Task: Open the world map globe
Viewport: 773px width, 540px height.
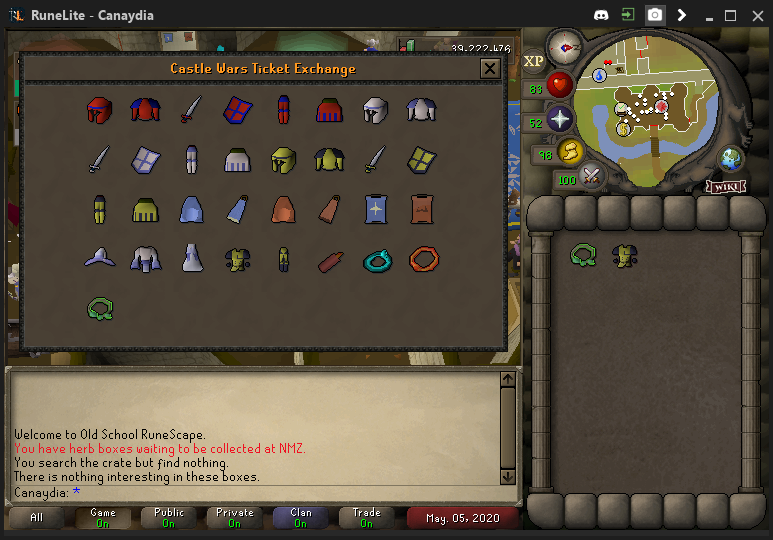Action: click(x=732, y=159)
